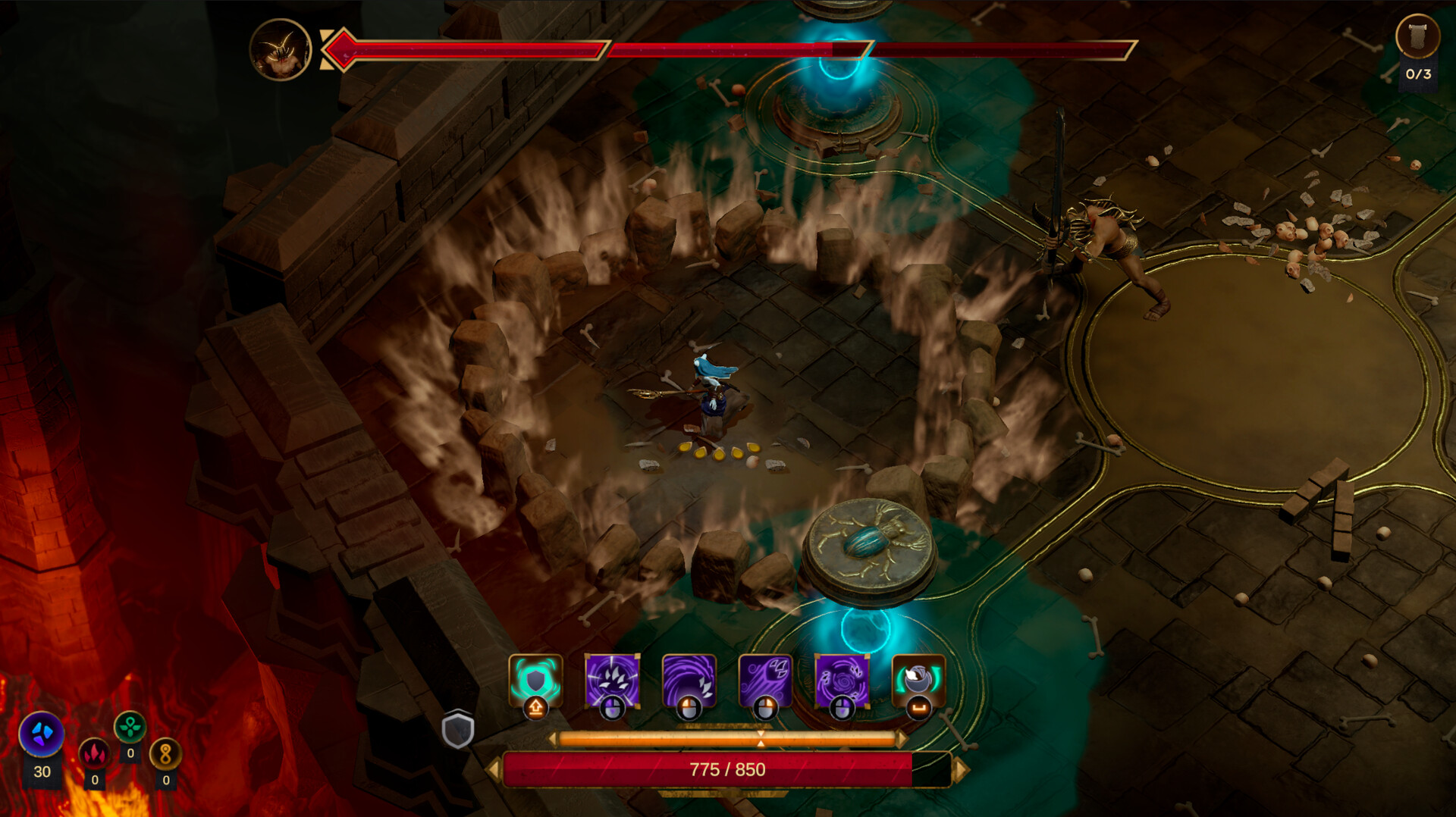1456x817 pixels.
Task: Expand the left arrowhead of the experience bar
Action: tap(554, 737)
